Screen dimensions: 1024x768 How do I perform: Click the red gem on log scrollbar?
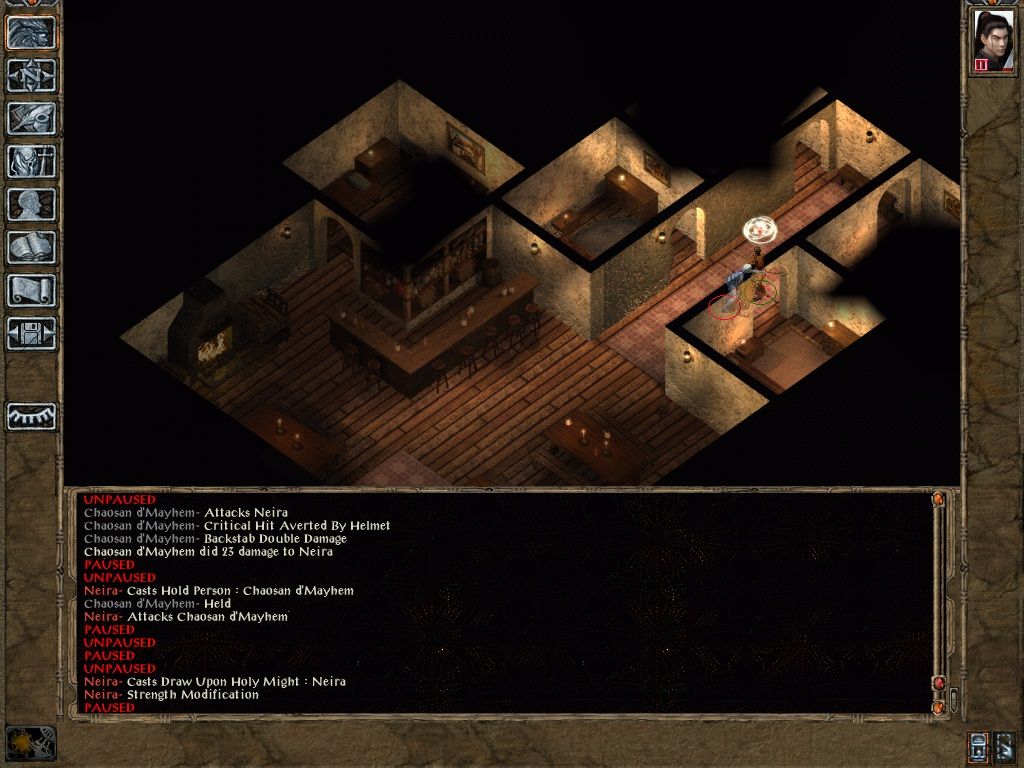pos(938,682)
